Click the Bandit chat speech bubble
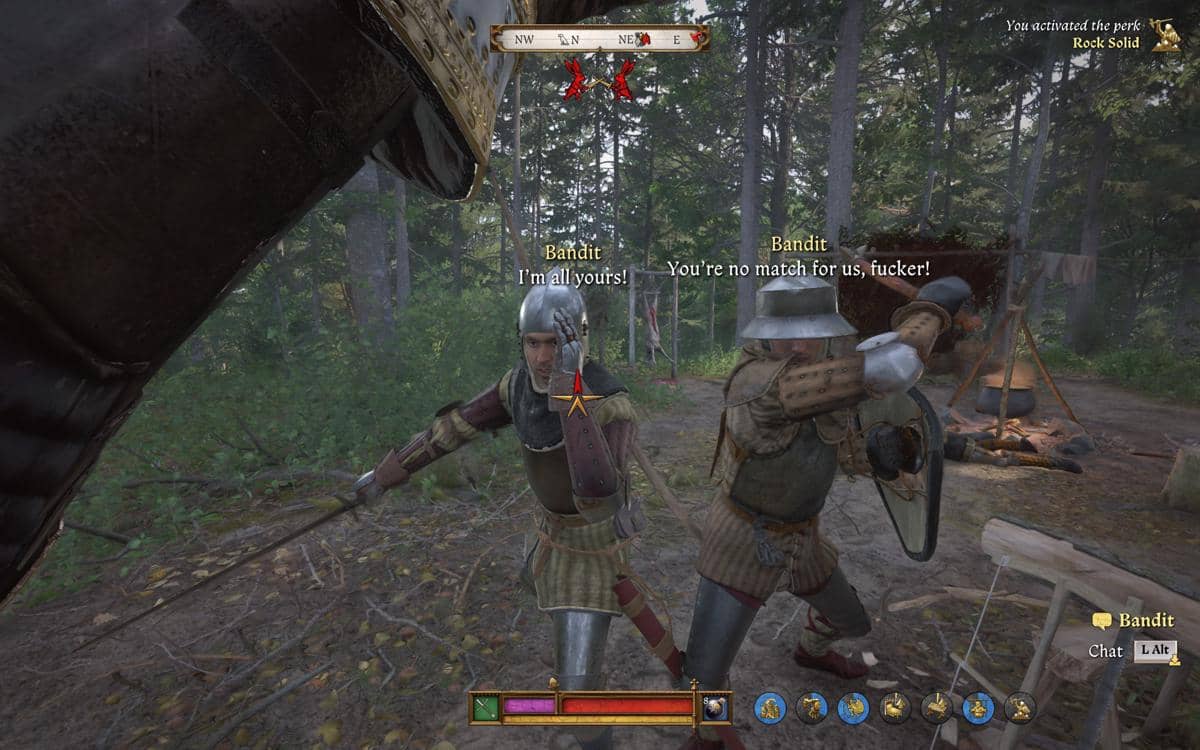Viewport: 1200px width, 750px height. coord(1102,621)
